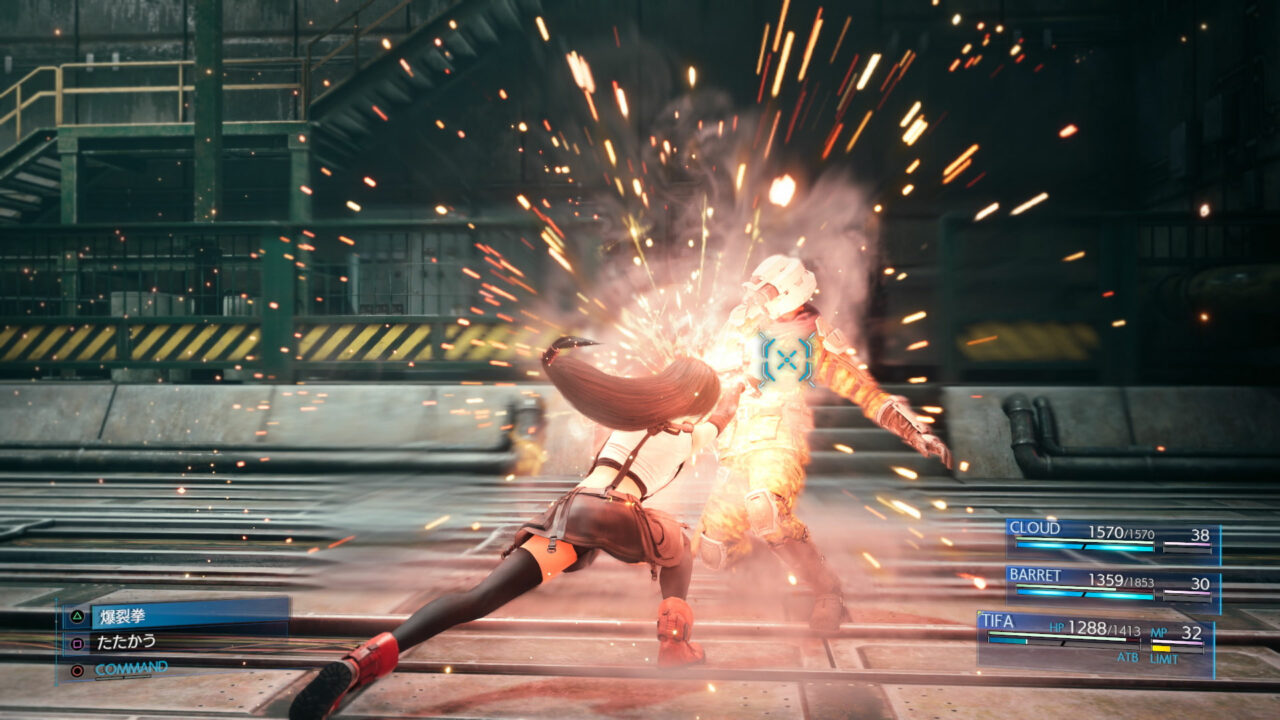The image size is (1280, 720).
Task: Click Tifa's MP bar
Action: (x=1177, y=641)
